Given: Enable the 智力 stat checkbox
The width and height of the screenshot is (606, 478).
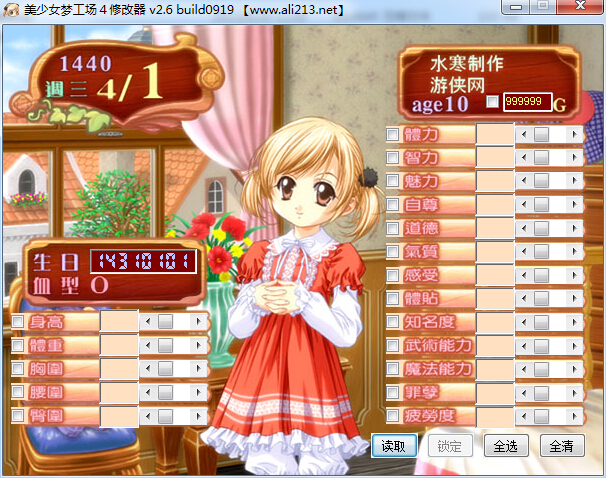Looking at the screenshot, I should 393,158.
